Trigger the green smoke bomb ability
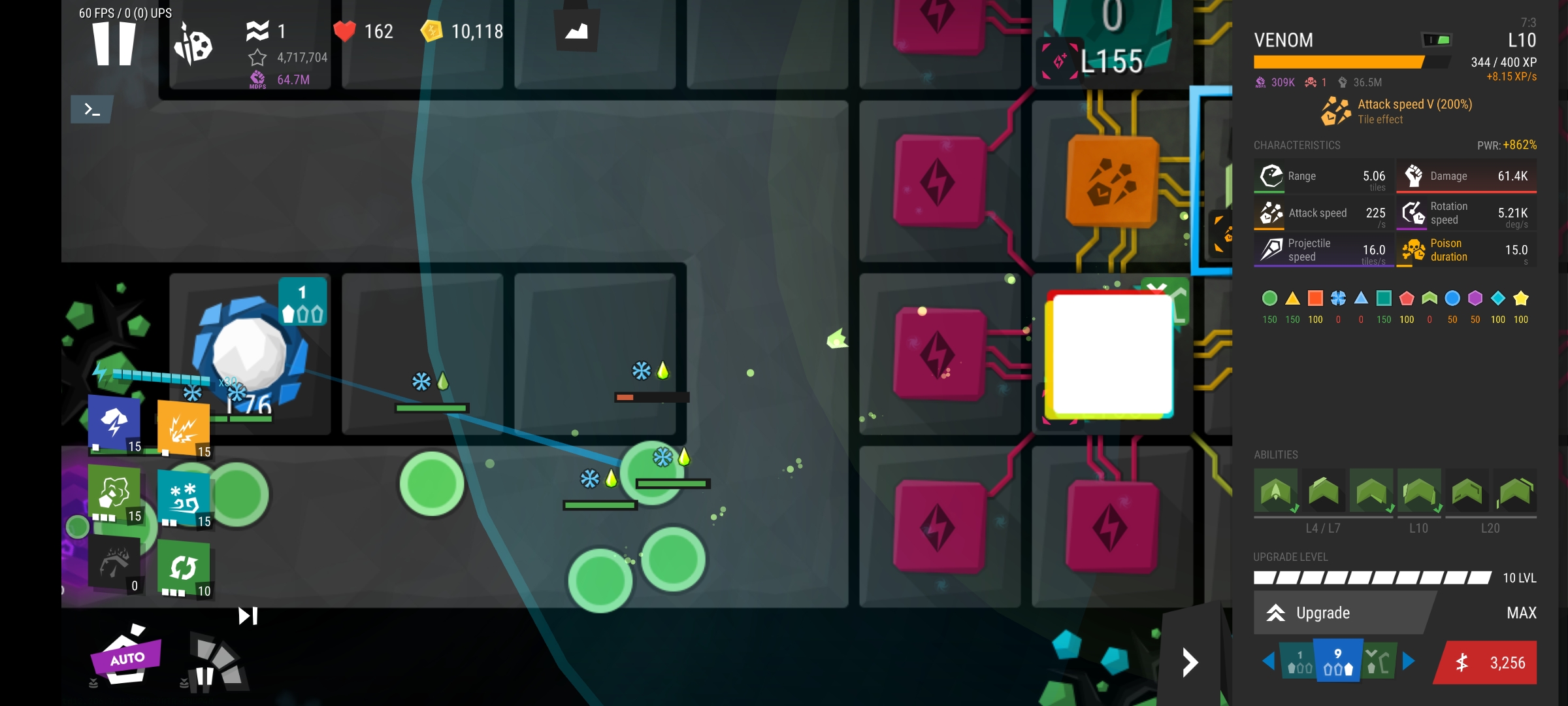Image resolution: width=1568 pixels, height=706 pixels. [115, 494]
